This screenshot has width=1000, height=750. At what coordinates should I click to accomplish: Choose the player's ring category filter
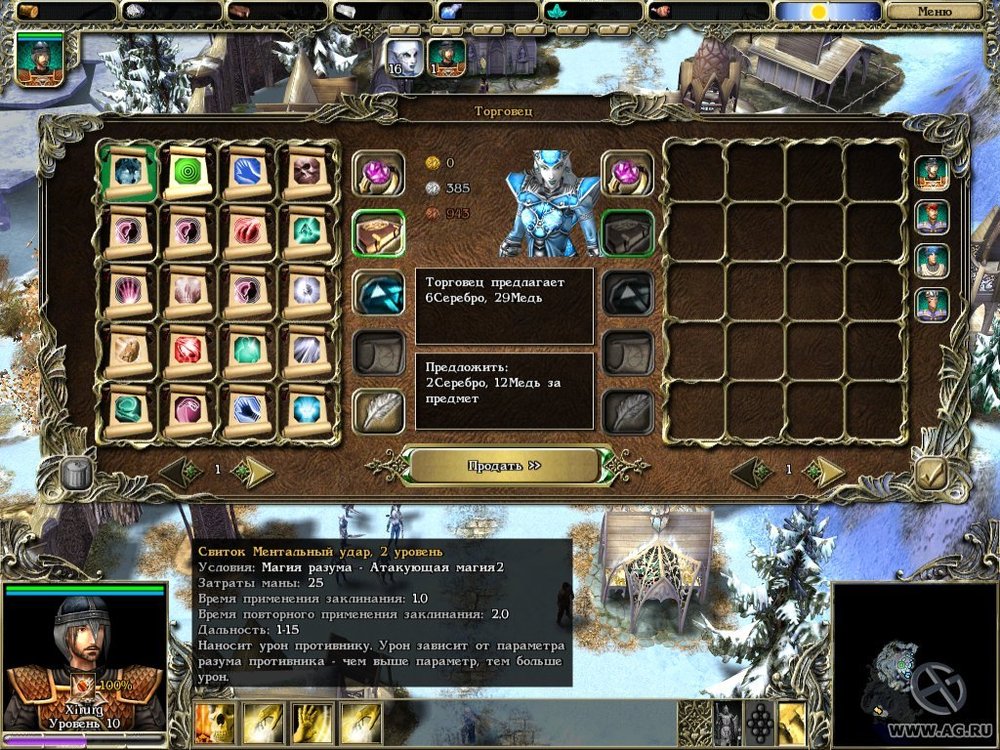[378, 173]
